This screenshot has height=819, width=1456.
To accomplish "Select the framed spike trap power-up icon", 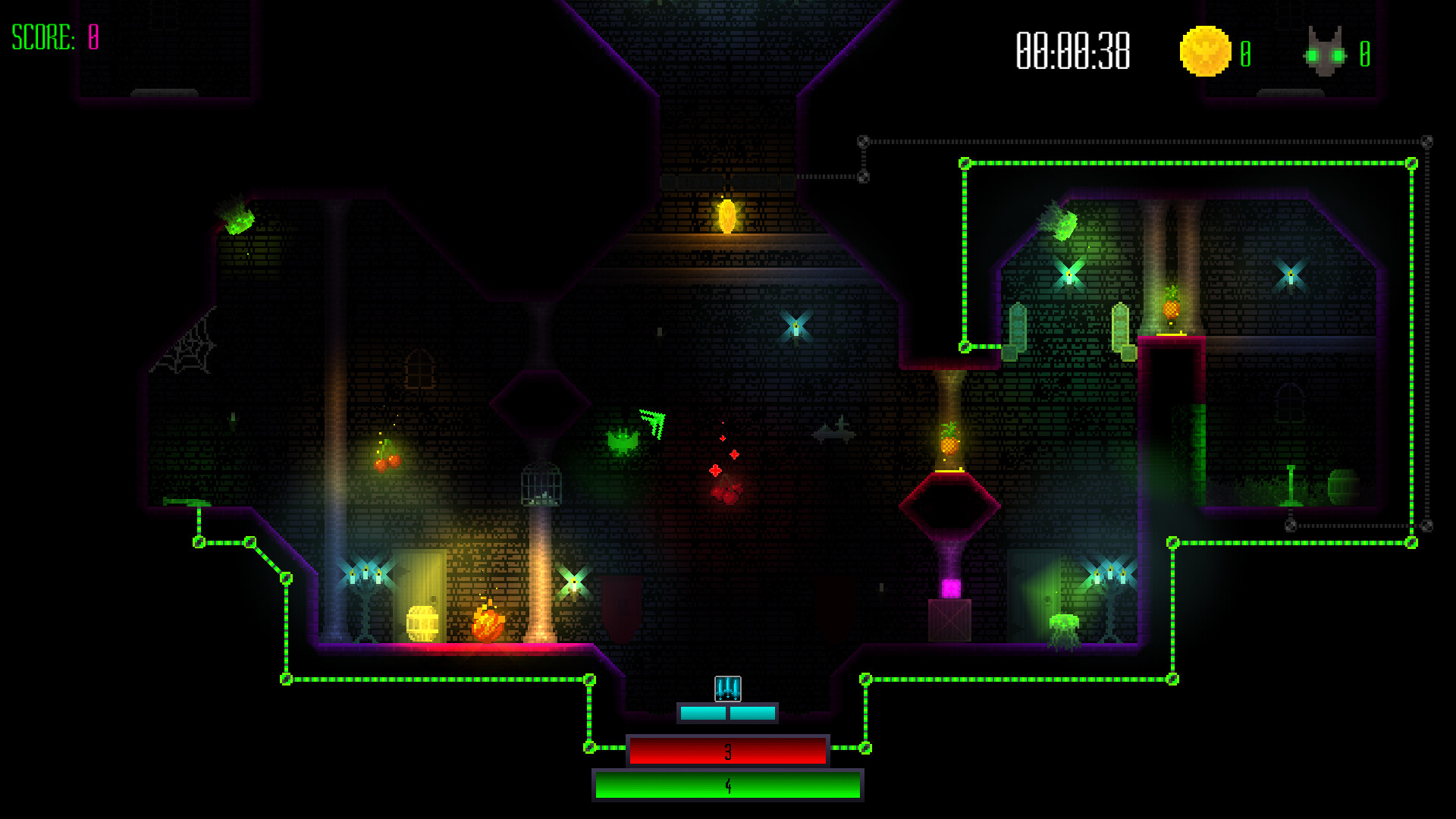I will [x=727, y=690].
